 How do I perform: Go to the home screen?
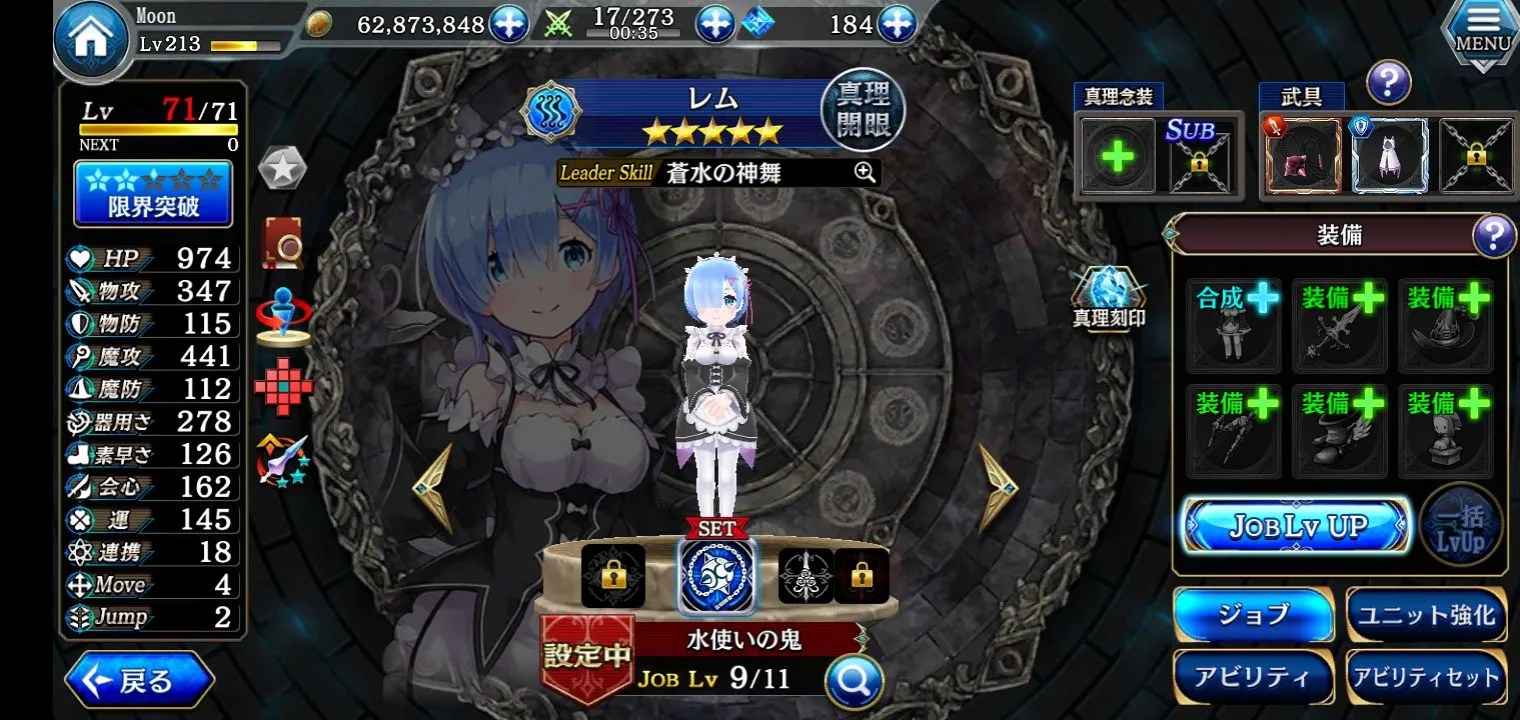pyautogui.click(x=93, y=42)
